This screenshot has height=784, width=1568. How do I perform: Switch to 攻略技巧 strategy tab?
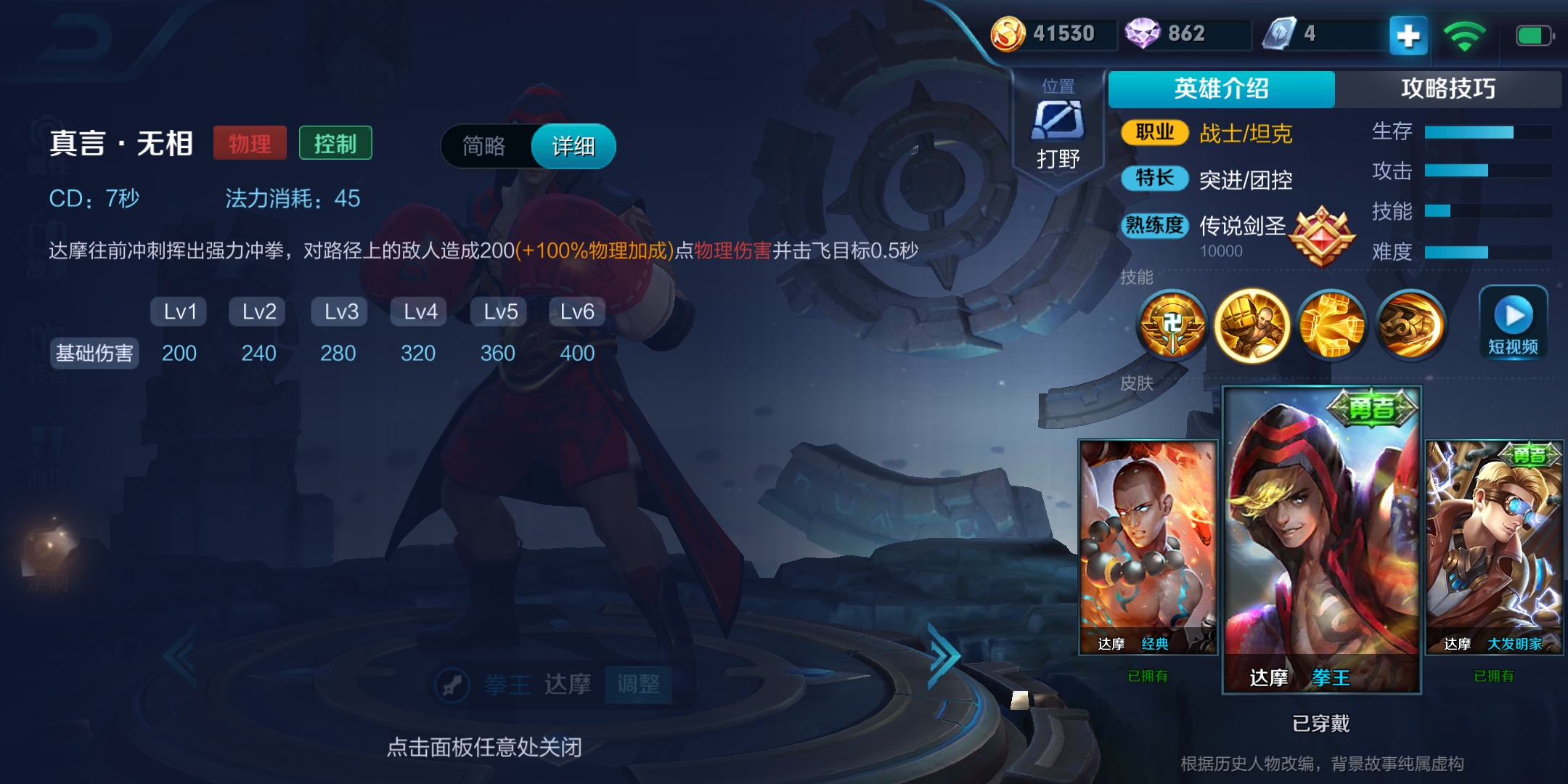(1449, 89)
